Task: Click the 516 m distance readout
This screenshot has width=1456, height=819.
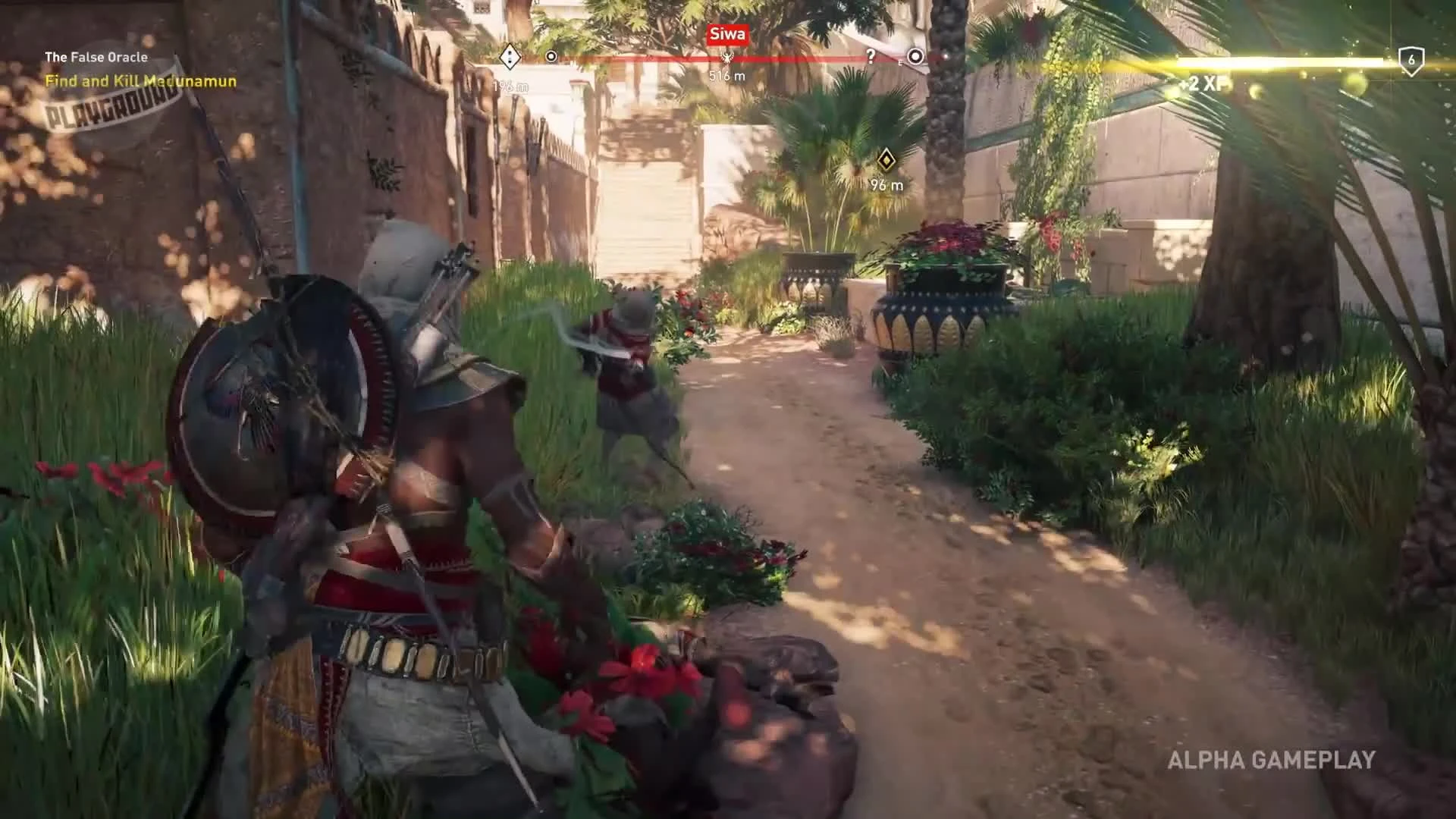Action: tap(726, 74)
